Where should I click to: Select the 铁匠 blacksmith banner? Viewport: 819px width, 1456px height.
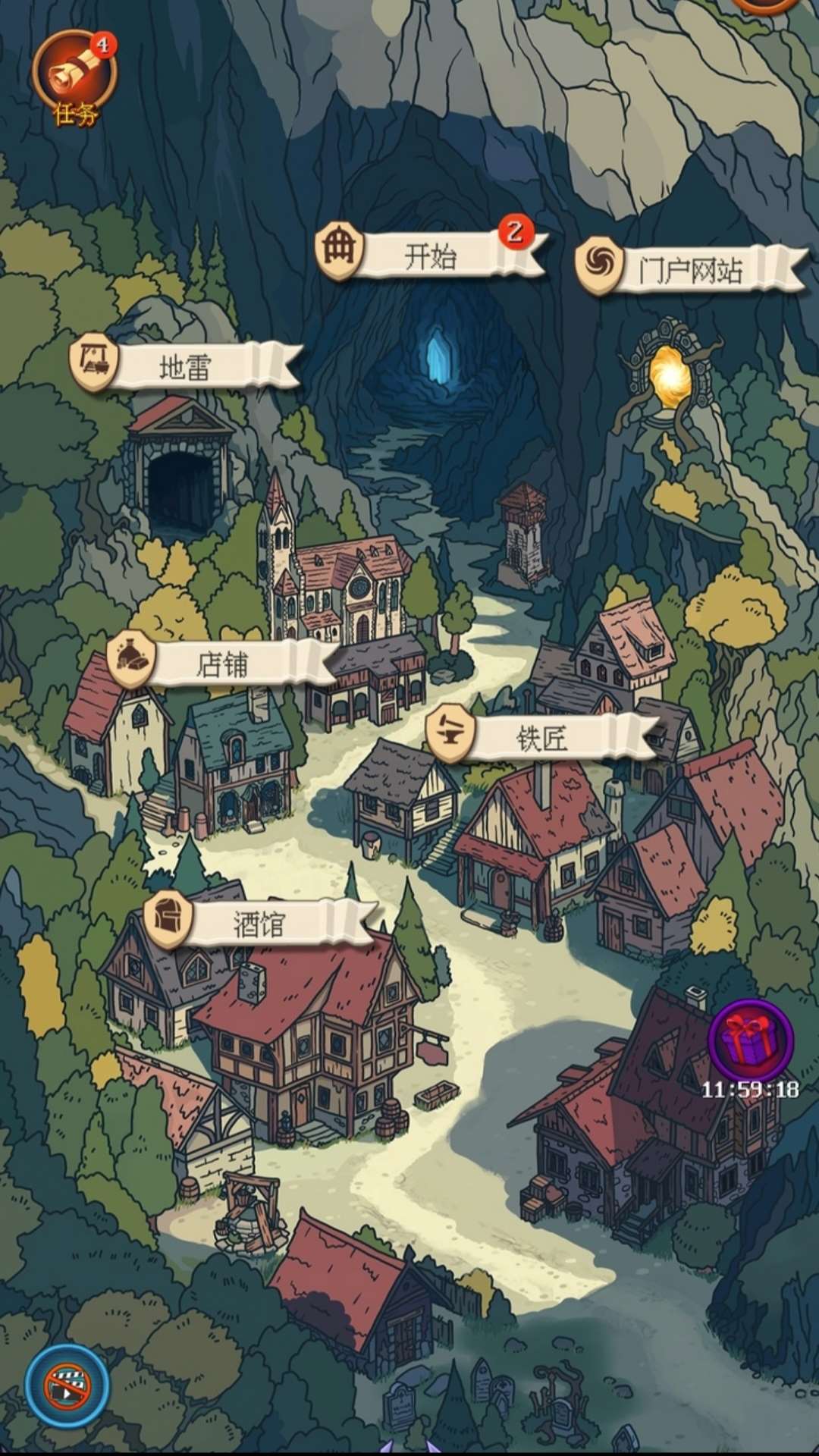point(541,737)
